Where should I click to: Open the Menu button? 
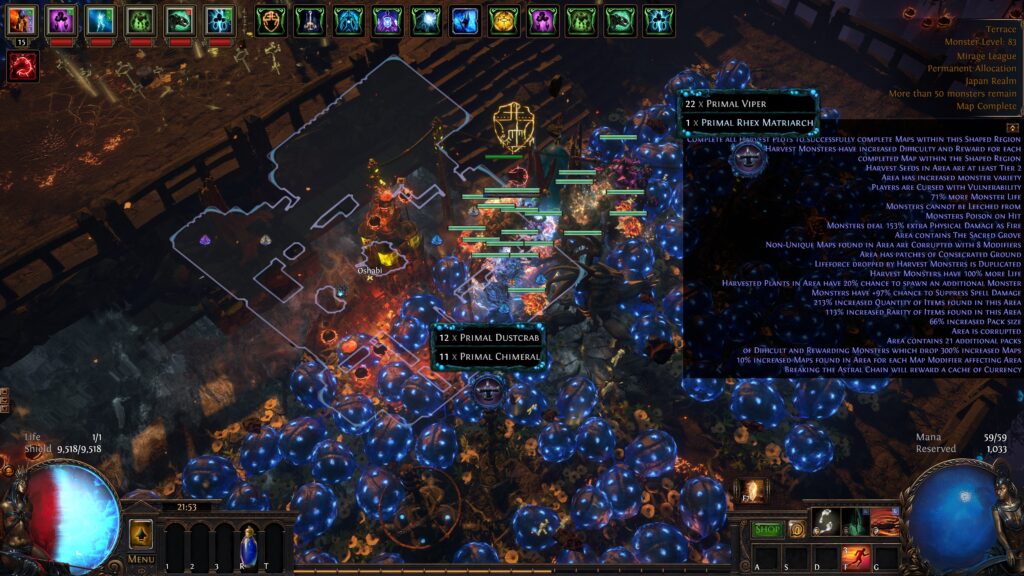(x=141, y=559)
